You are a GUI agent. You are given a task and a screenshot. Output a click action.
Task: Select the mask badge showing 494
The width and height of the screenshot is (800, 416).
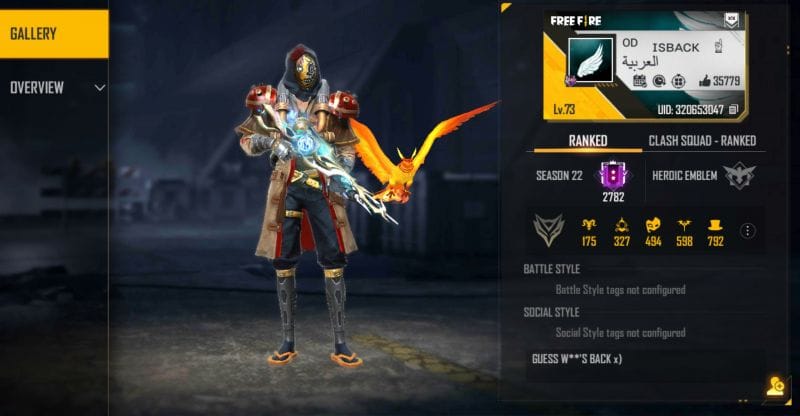[x=653, y=226]
